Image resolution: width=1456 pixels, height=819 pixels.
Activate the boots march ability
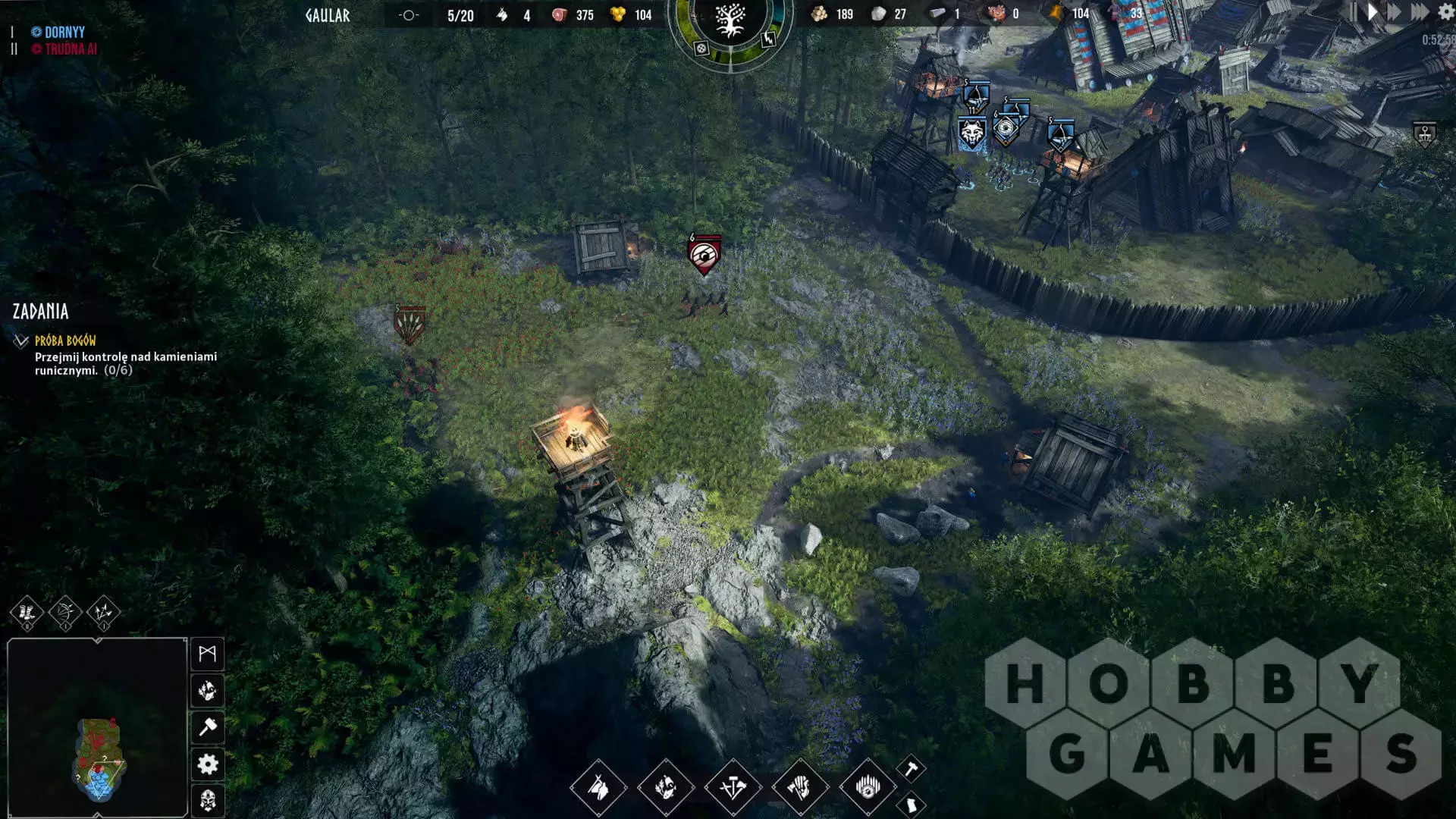tap(27, 611)
